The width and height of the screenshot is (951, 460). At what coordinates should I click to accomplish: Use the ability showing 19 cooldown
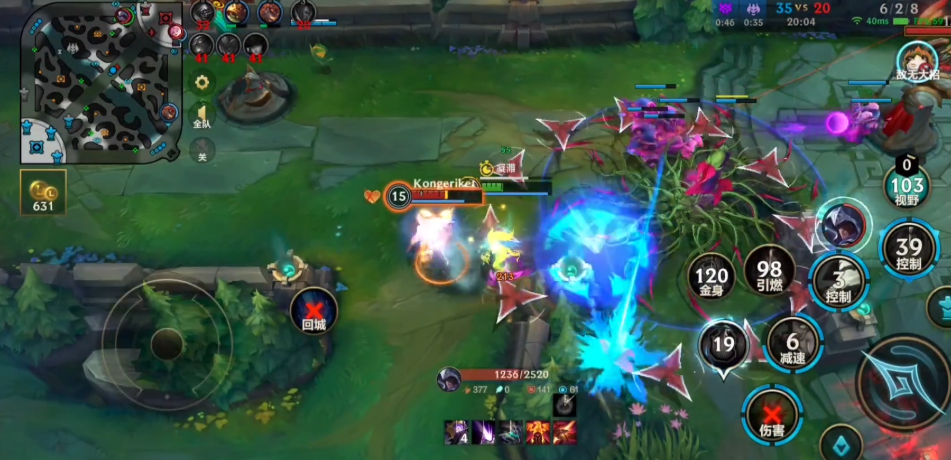(x=724, y=346)
